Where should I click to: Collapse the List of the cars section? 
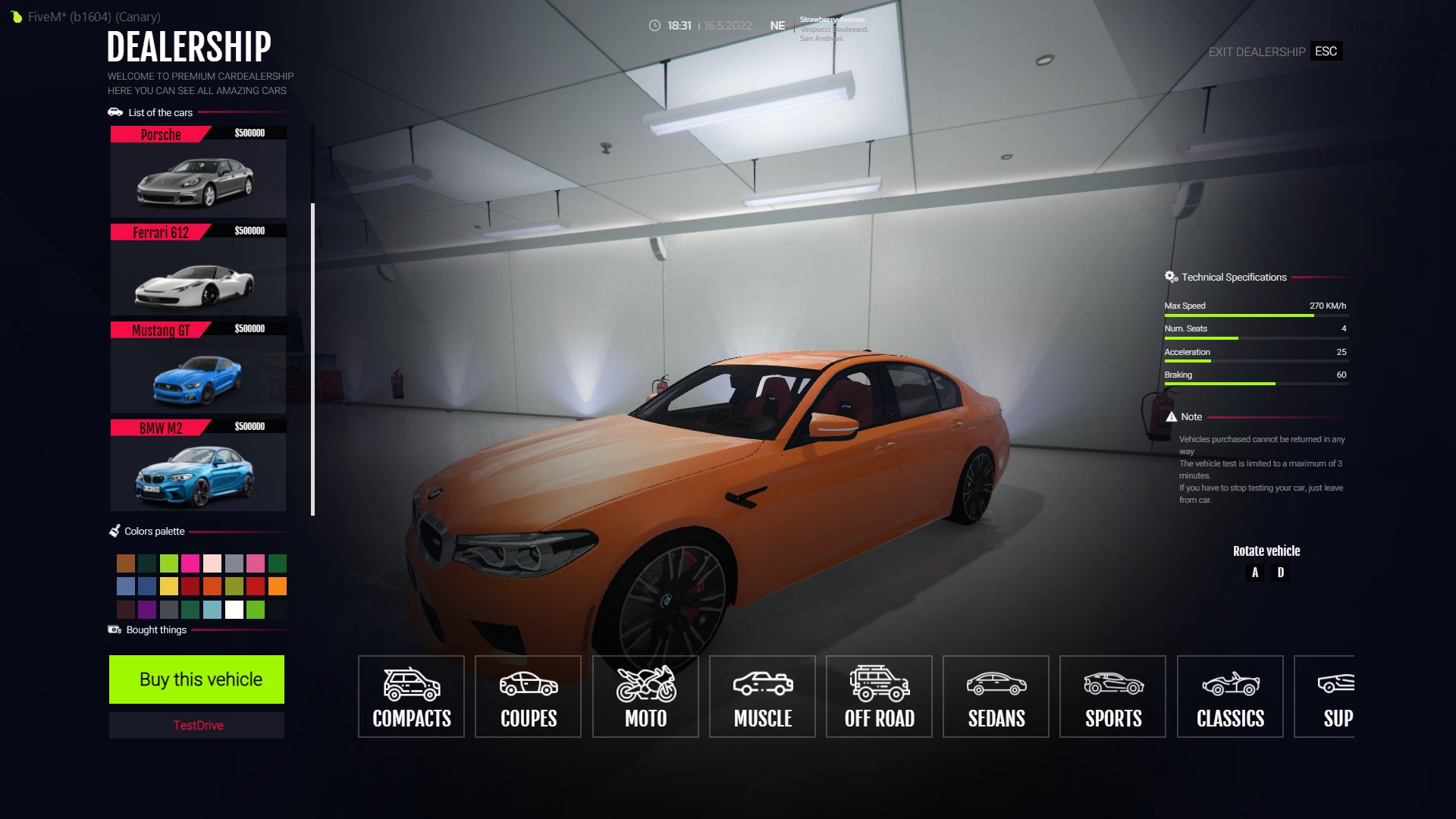(115, 111)
